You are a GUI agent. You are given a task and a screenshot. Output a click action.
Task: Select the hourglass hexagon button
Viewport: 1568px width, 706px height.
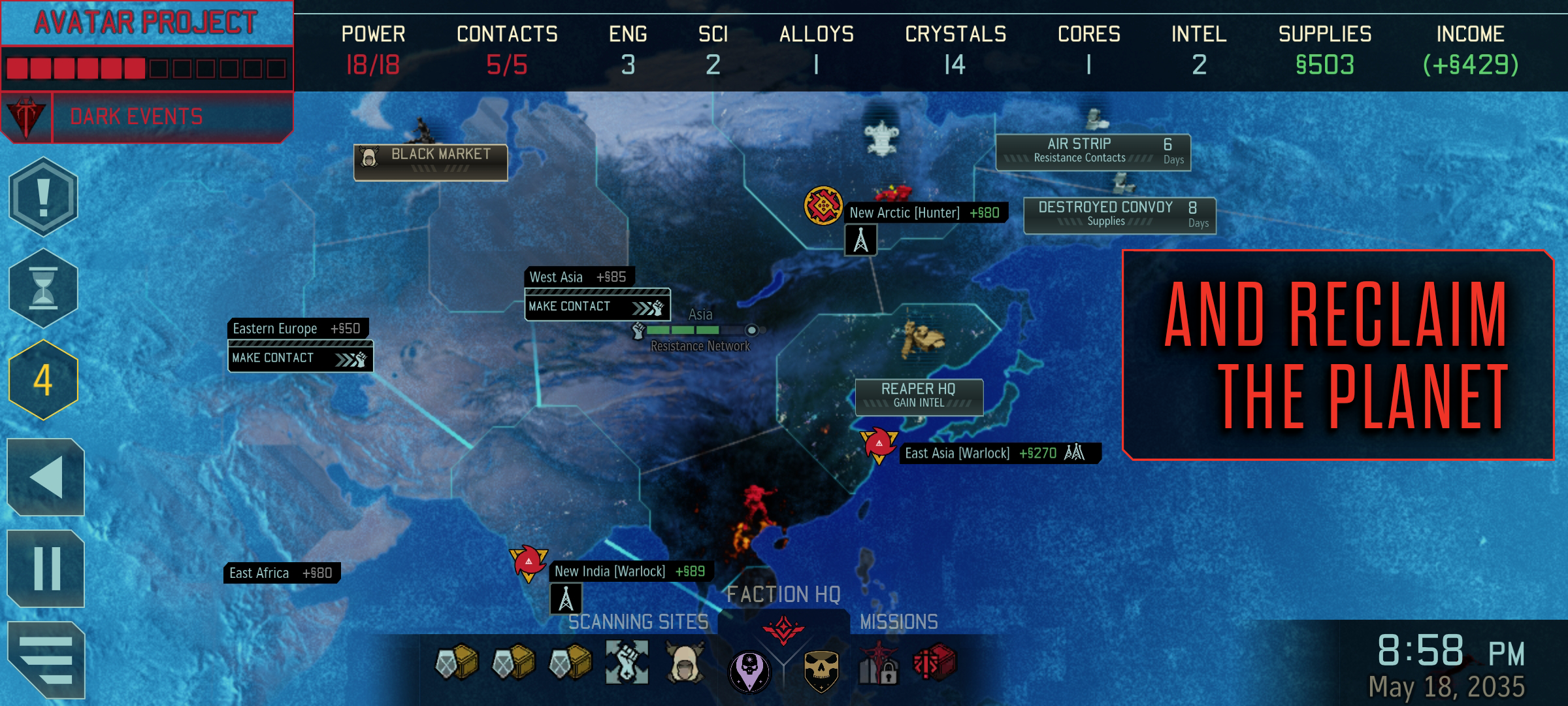point(43,288)
